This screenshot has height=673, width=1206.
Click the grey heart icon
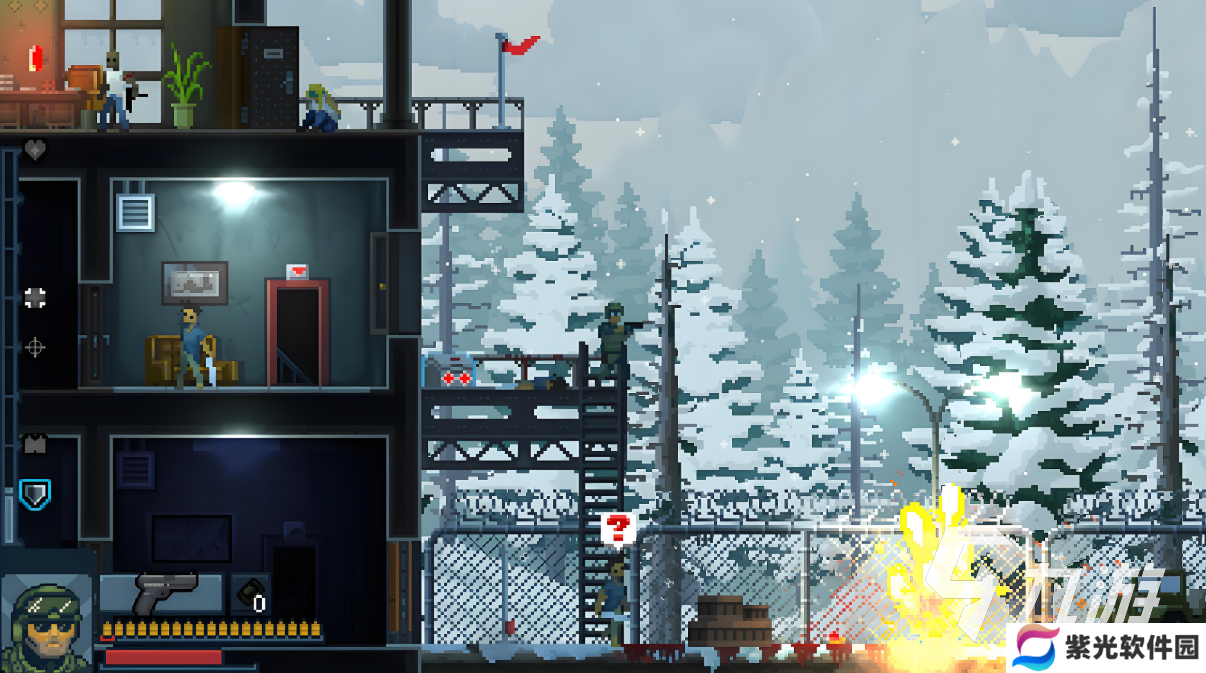(35, 150)
